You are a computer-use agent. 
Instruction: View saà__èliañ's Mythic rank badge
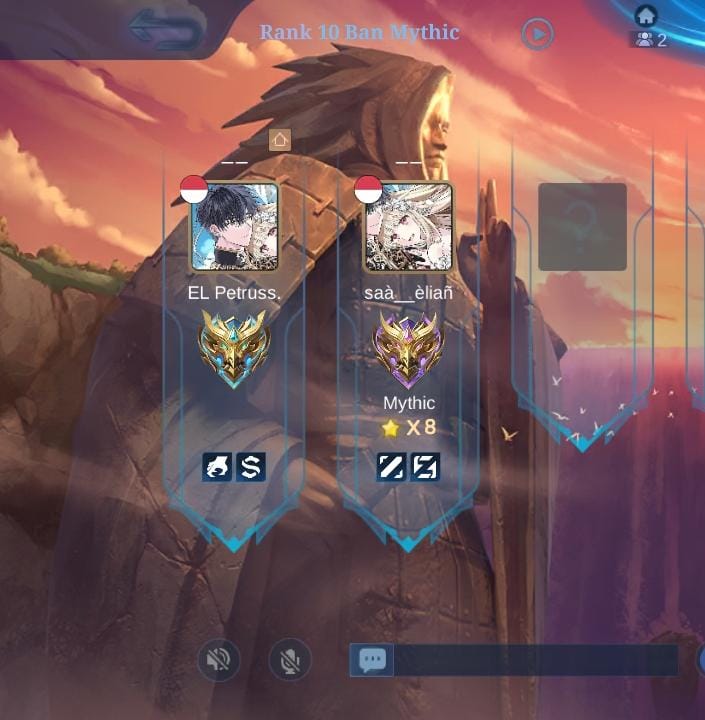point(408,350)
